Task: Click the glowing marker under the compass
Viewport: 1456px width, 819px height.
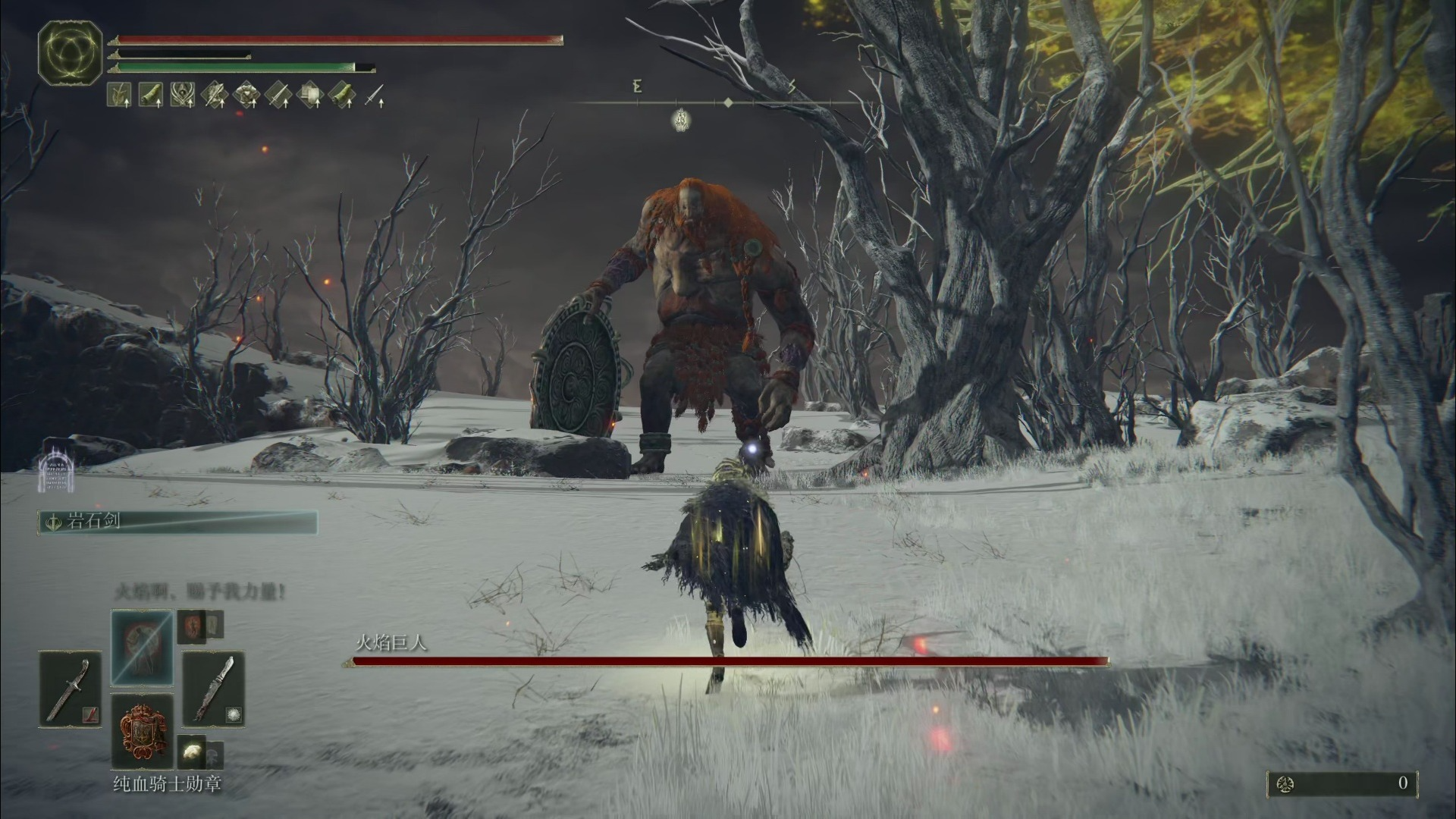Action: click(x=680, y=118)
